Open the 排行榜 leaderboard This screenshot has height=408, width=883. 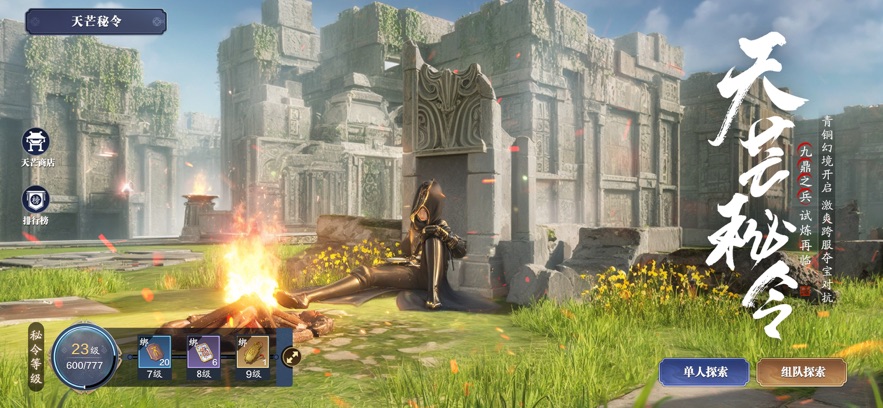pos(37,203)
